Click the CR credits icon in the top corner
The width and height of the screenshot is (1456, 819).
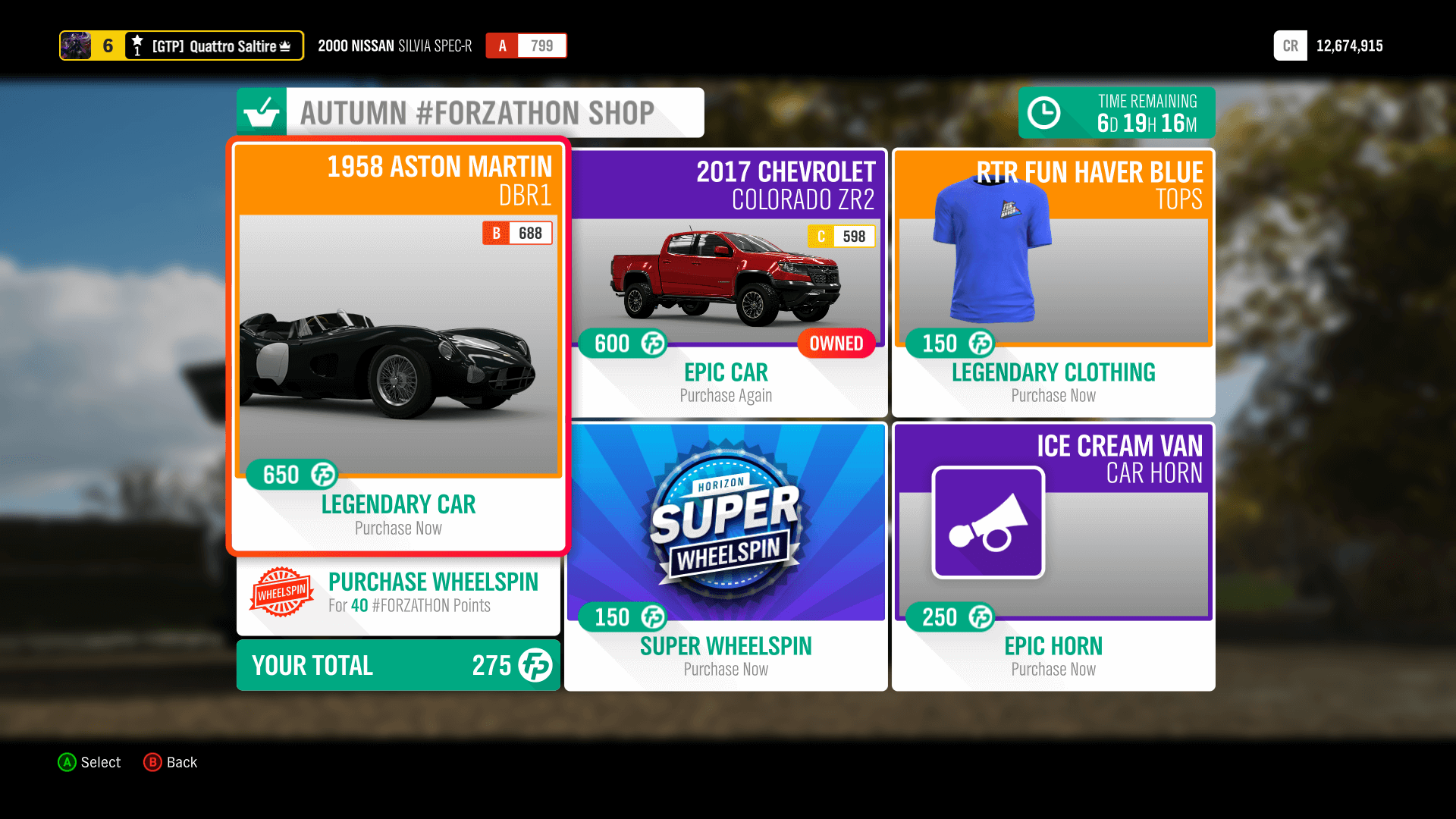(x=1290, y=45)
